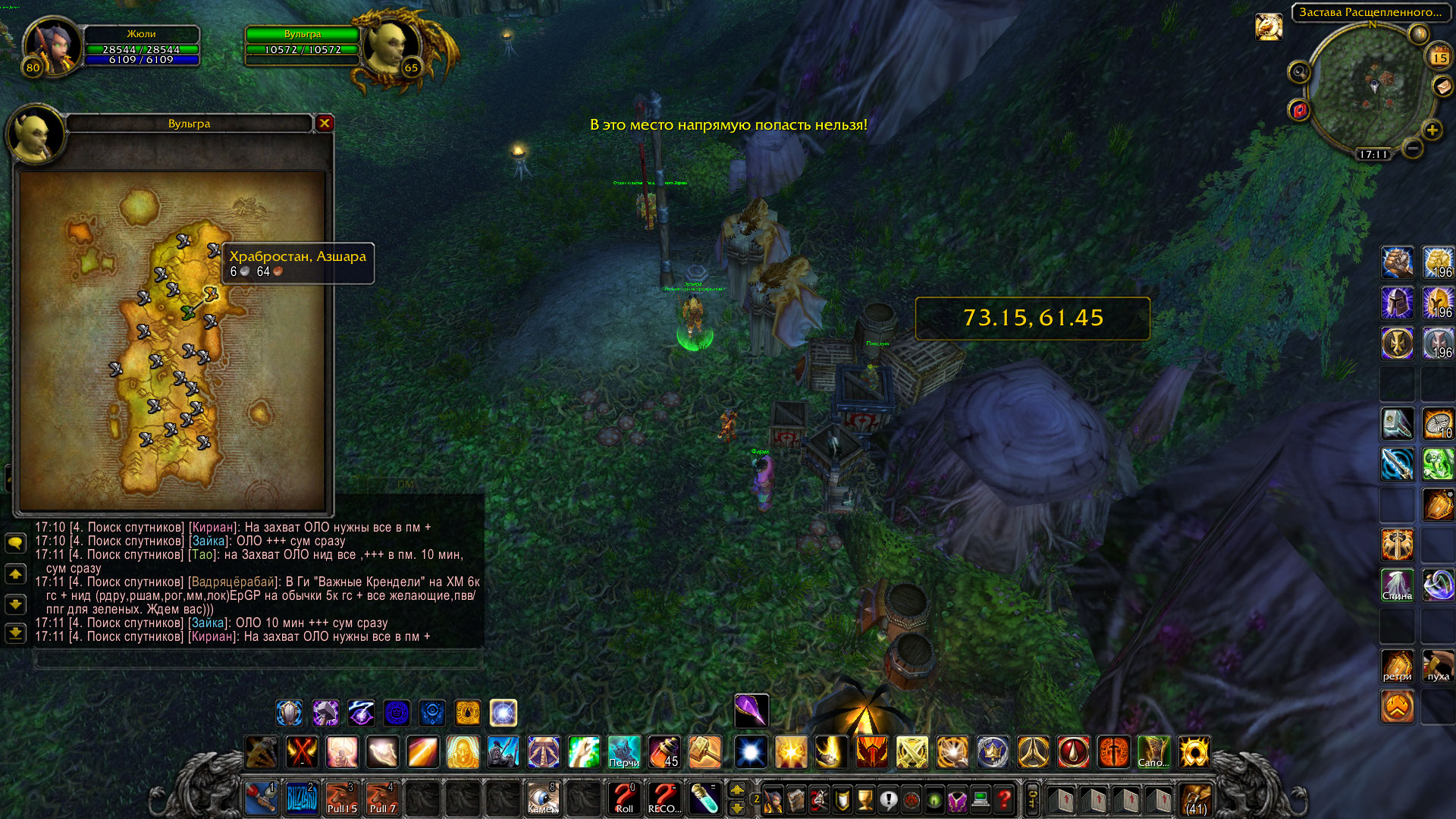Check the mail envelope icon by minimap
The height and width of the screenshot is (819, 1456).
point(1442,87)
